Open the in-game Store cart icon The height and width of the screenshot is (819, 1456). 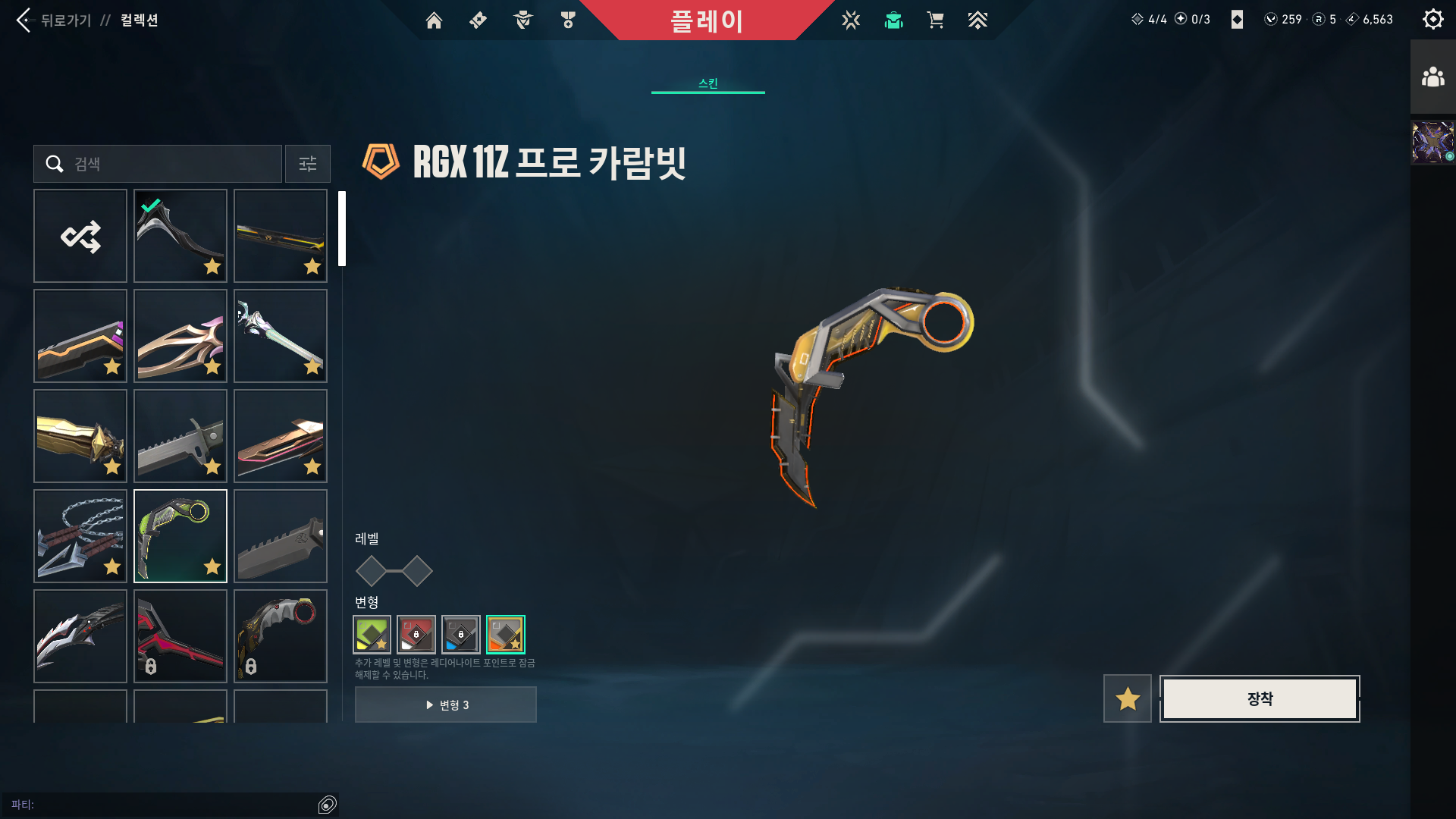coord(935,20)
